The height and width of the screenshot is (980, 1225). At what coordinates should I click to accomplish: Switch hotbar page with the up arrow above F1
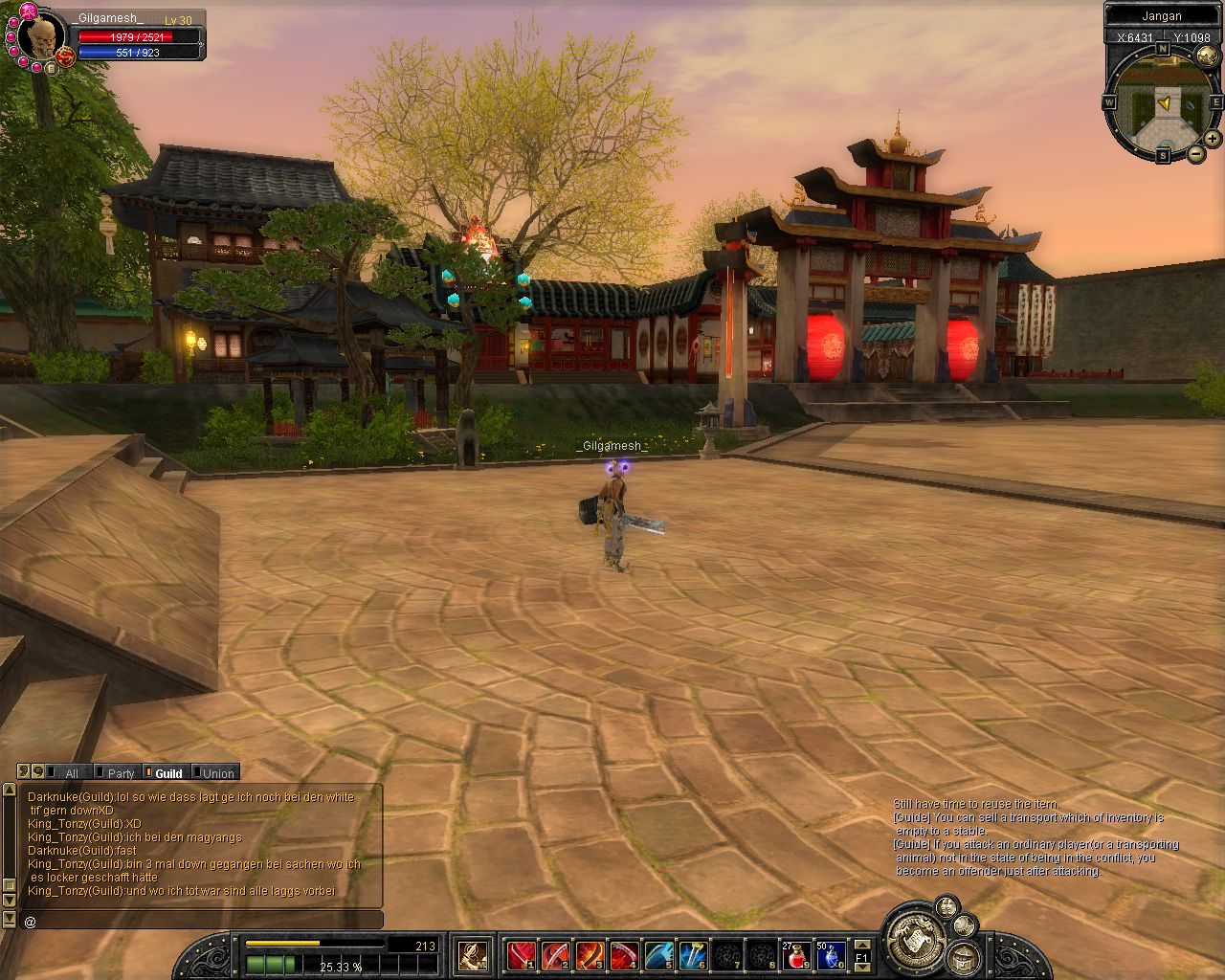point(862,944)
